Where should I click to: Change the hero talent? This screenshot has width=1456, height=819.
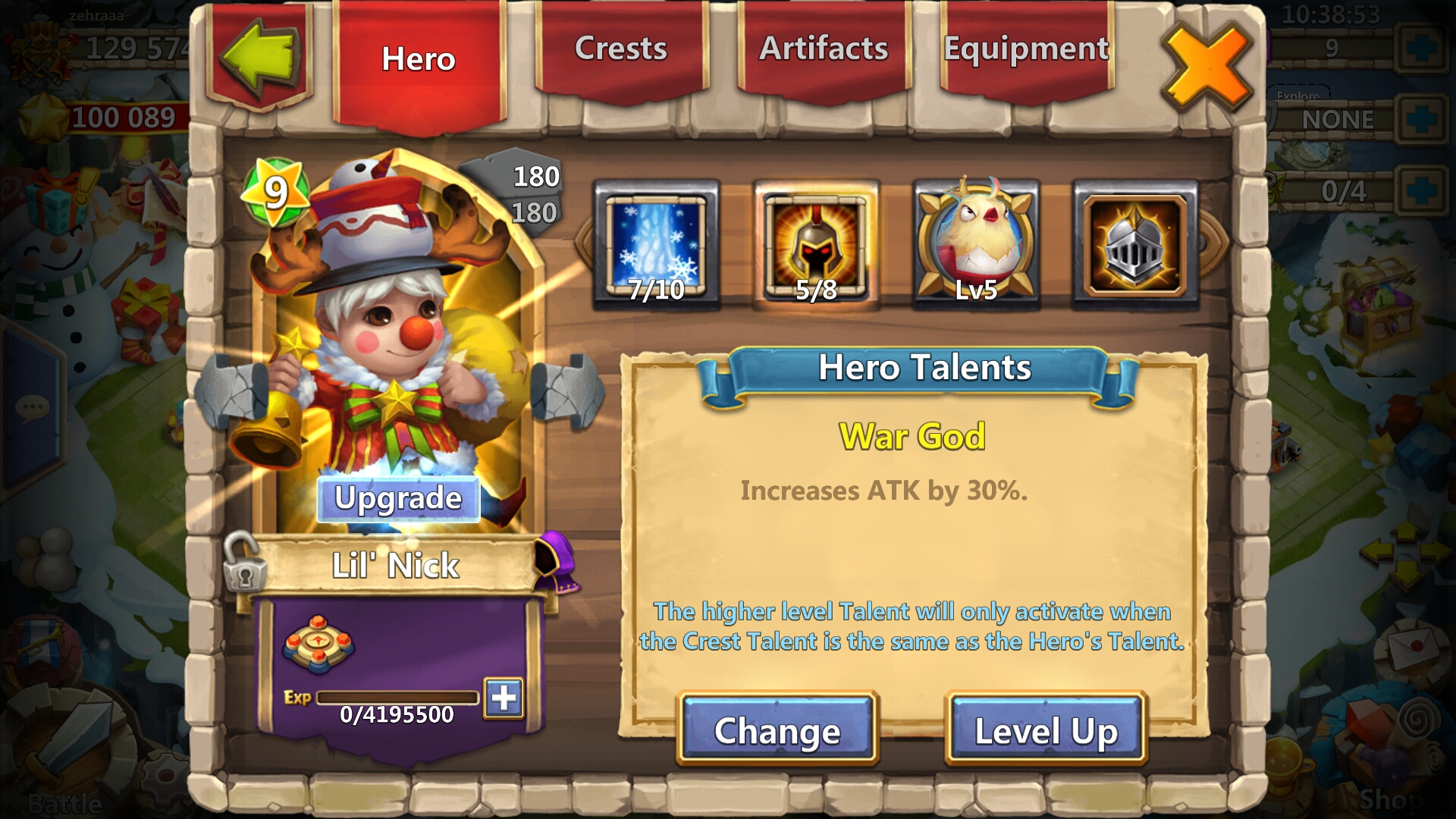pyautogui.click(x=777, y=730)
